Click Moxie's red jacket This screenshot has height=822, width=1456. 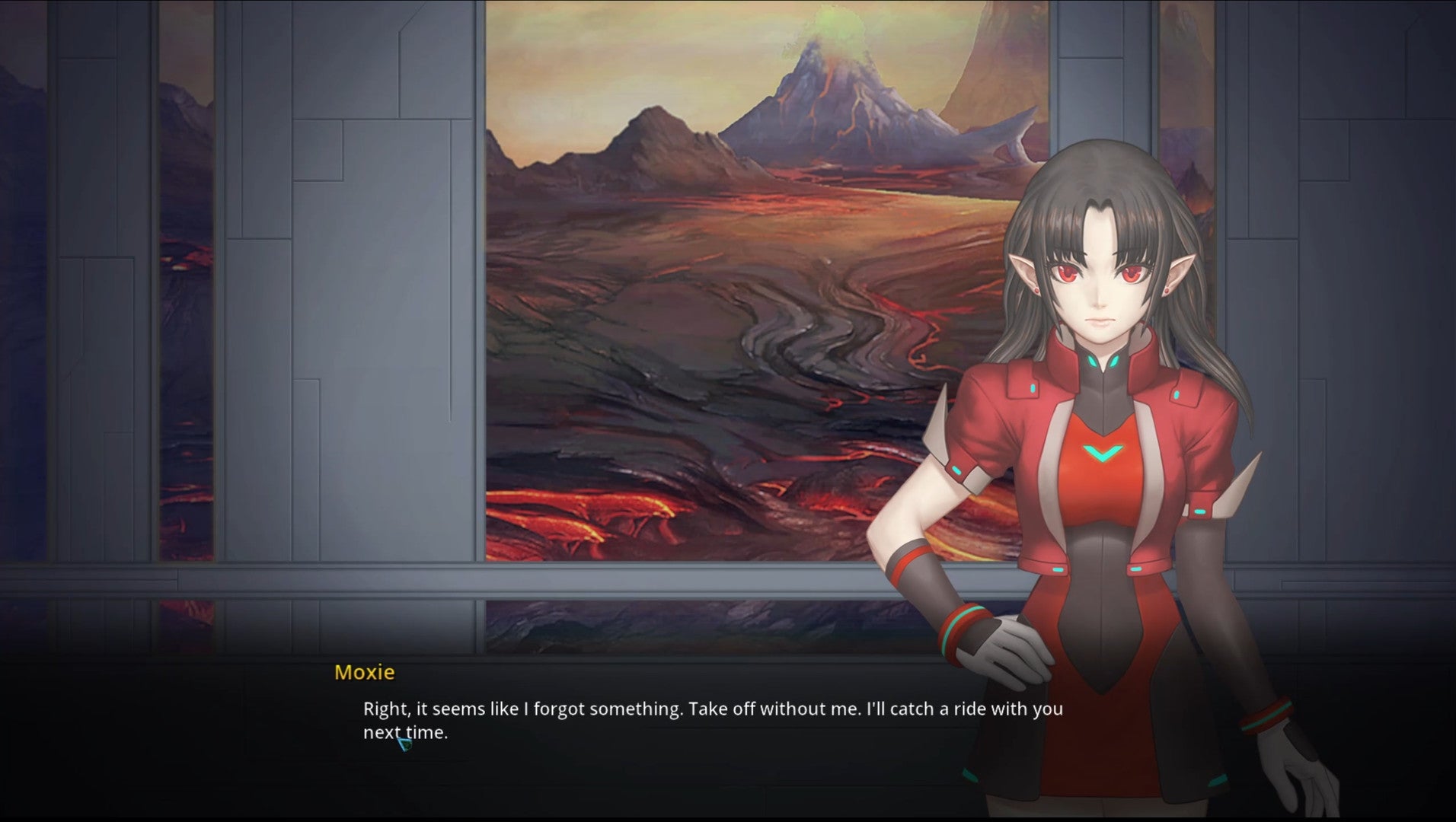(1005, 426)
